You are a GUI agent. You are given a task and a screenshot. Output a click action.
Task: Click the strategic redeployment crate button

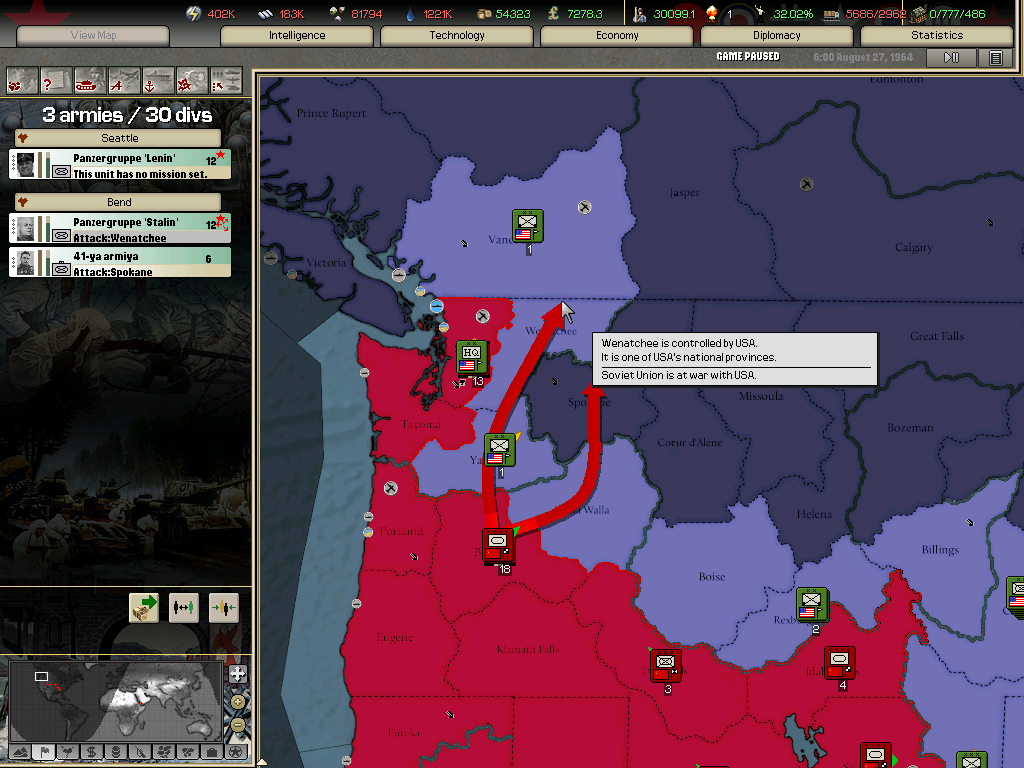tap(144, 608)
